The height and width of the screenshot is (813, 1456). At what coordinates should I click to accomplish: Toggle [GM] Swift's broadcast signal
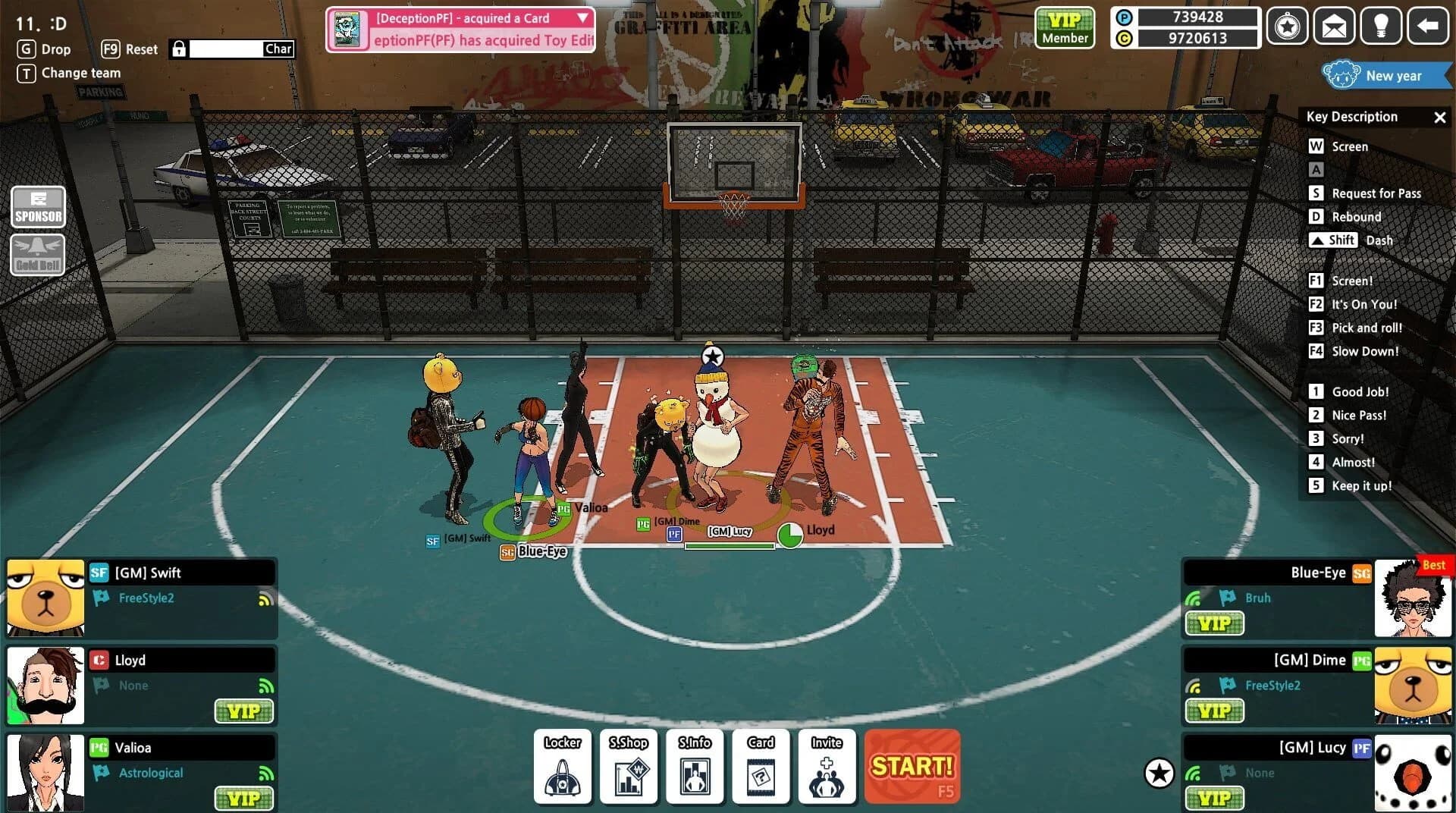262,599
